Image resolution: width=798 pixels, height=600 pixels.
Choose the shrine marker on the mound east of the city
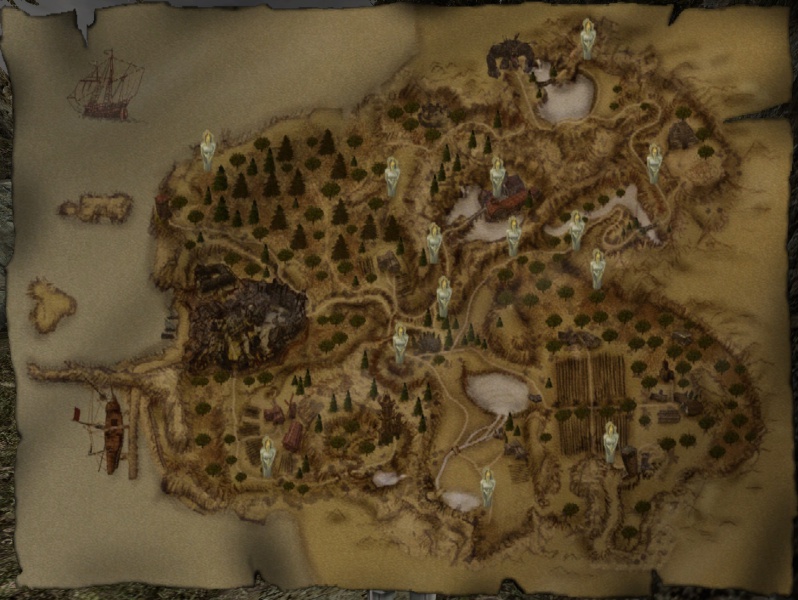click(x=400, y=344)
